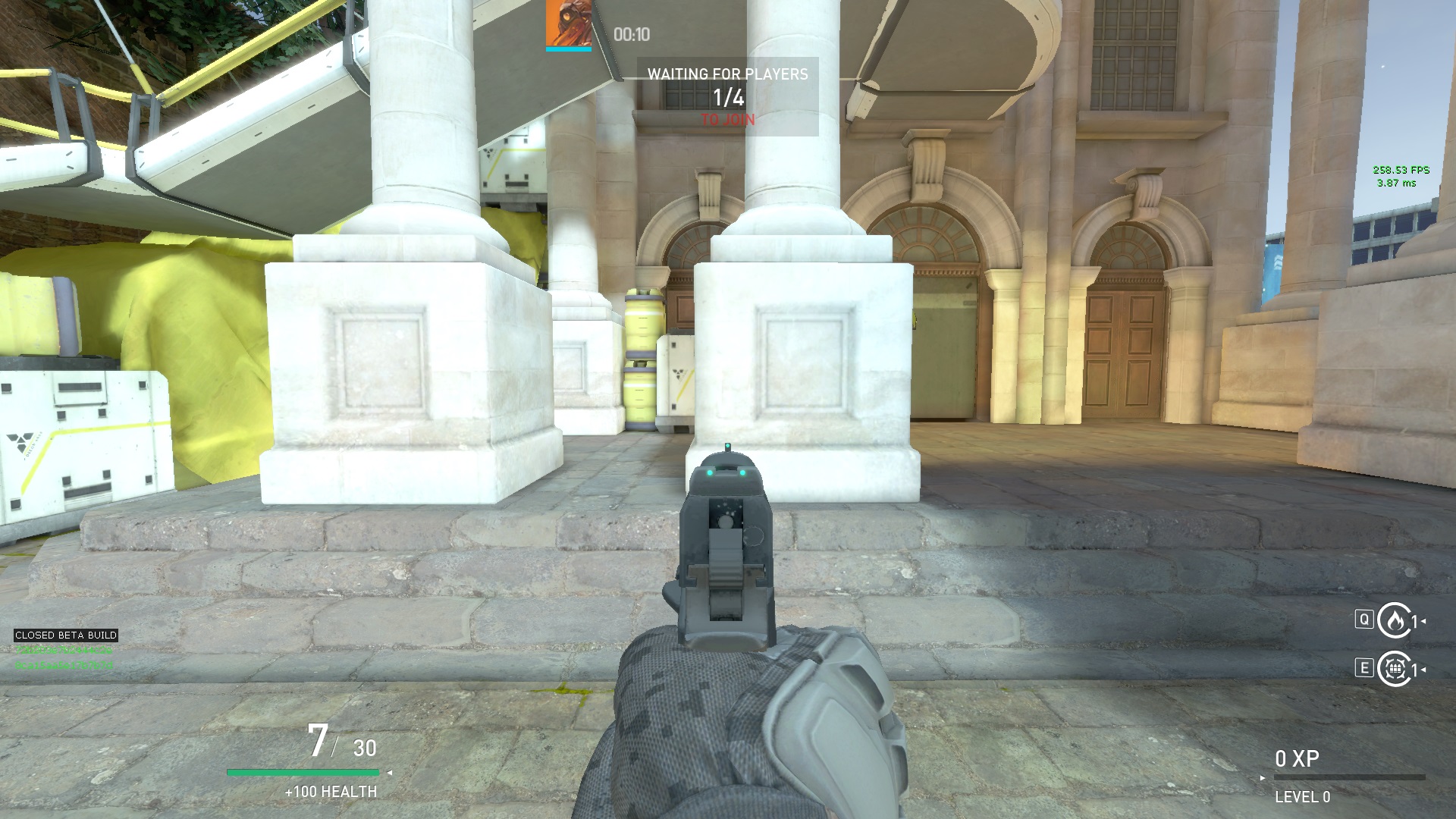Select the orange character portrait

(568, 24)
